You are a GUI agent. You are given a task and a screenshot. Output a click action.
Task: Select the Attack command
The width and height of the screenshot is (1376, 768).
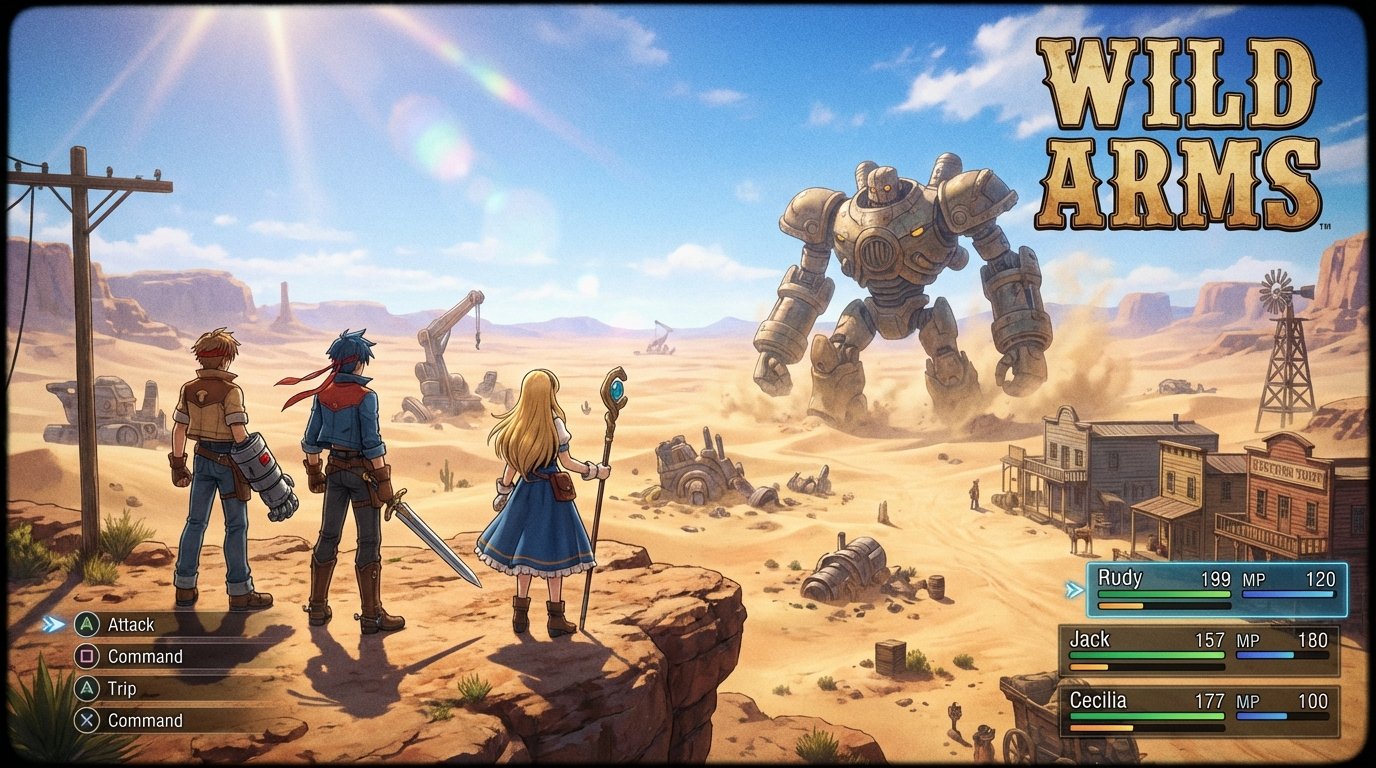coord(130,624)
